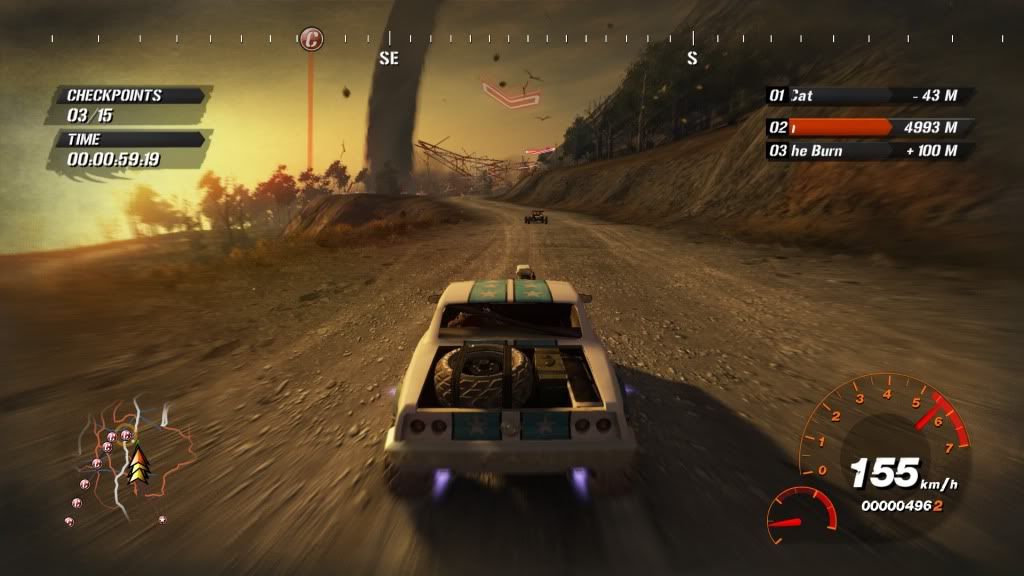The height and width of the screenshot is (576, 1024).
Task: Choose the third-place racer row "he Burn"
Action: pyautogui.click(x=868, y=151)
